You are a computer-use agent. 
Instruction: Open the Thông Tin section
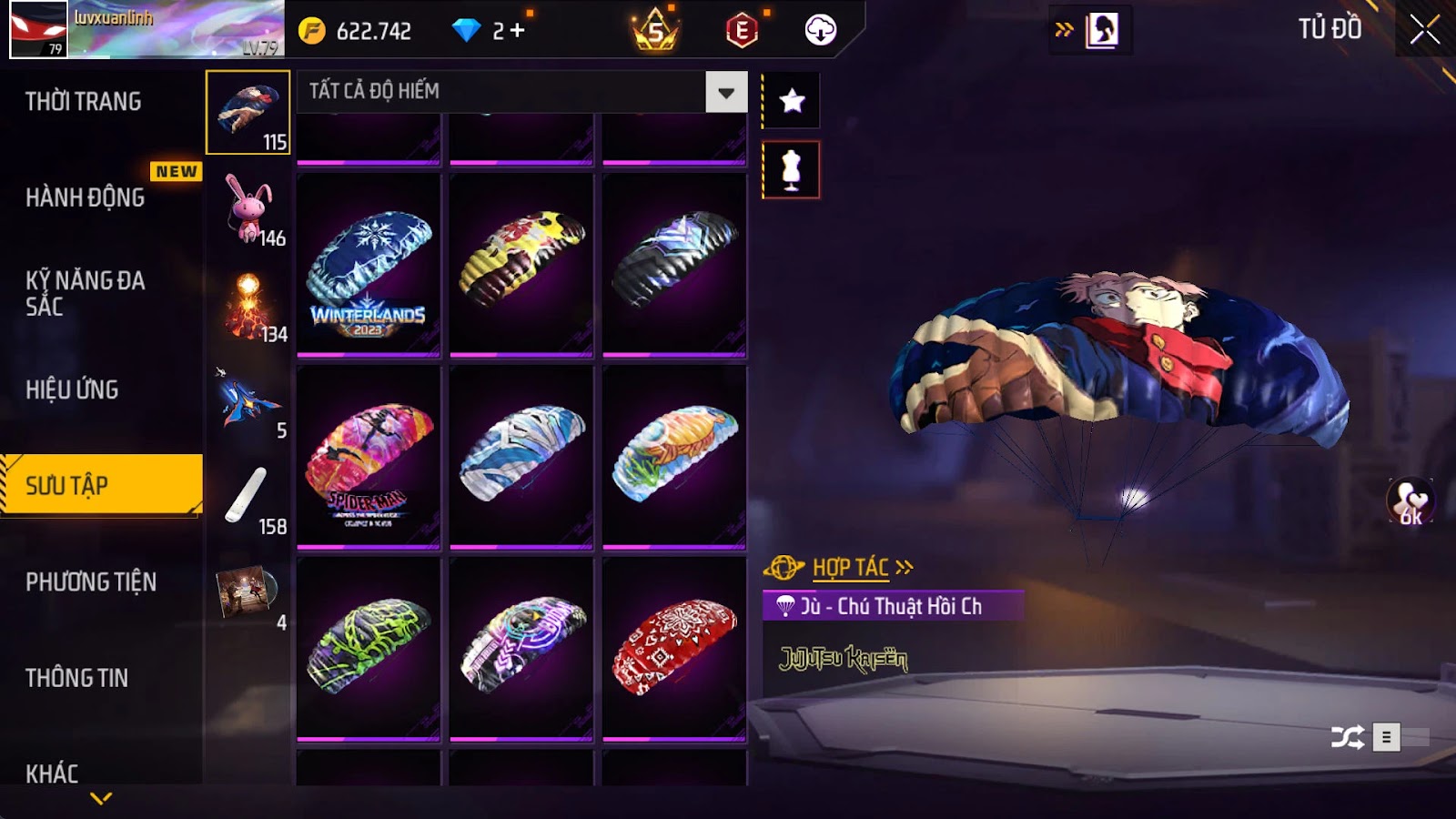click(77, 678)
